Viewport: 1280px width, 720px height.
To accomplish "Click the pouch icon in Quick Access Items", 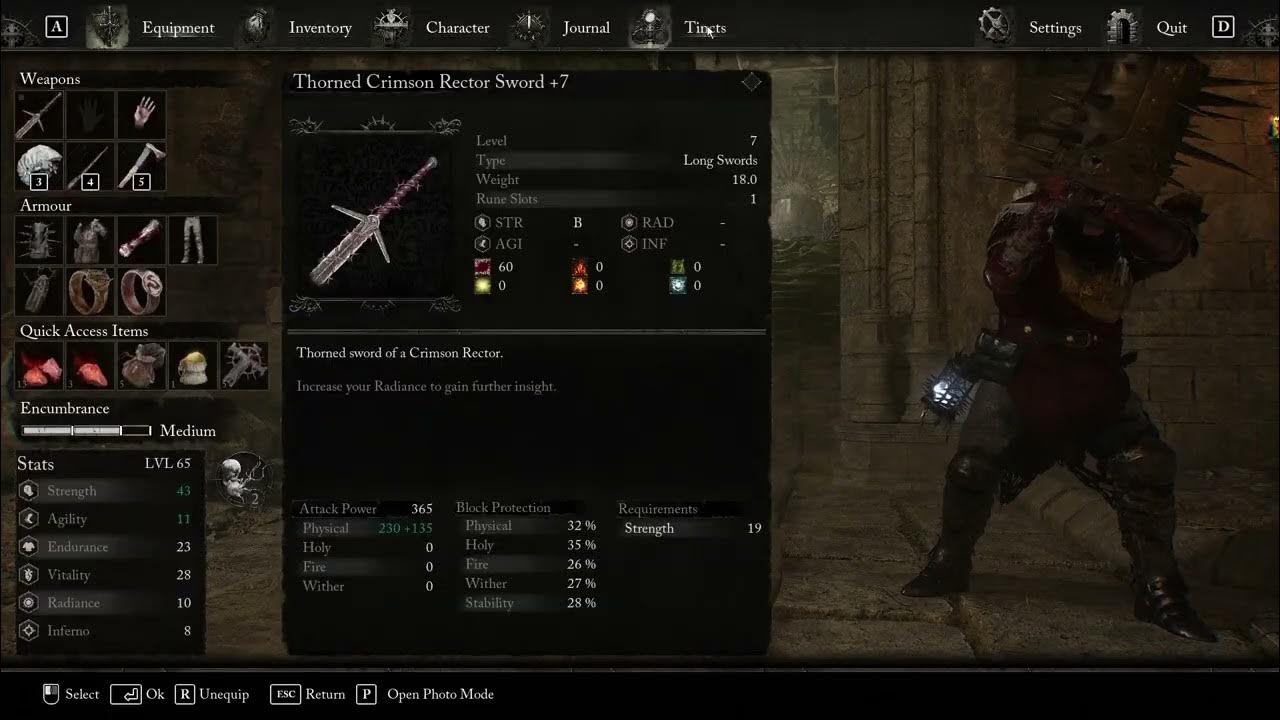I will 141,365.
